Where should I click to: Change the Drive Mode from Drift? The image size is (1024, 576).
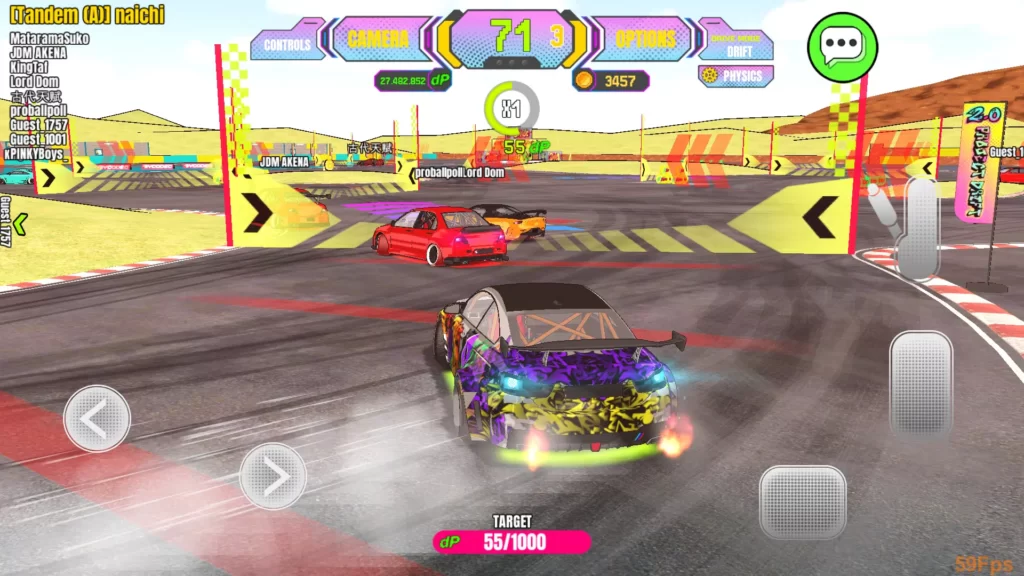coord(739,44)
